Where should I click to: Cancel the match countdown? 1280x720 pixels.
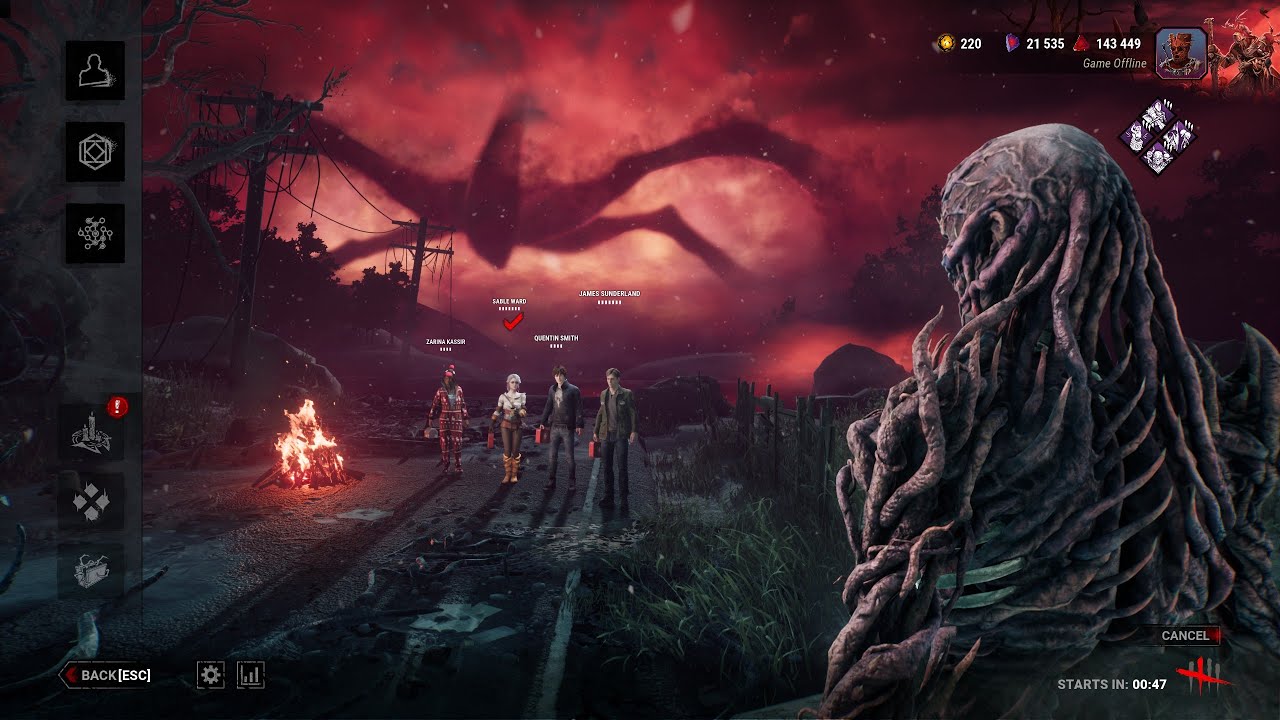click(1185, 635)
